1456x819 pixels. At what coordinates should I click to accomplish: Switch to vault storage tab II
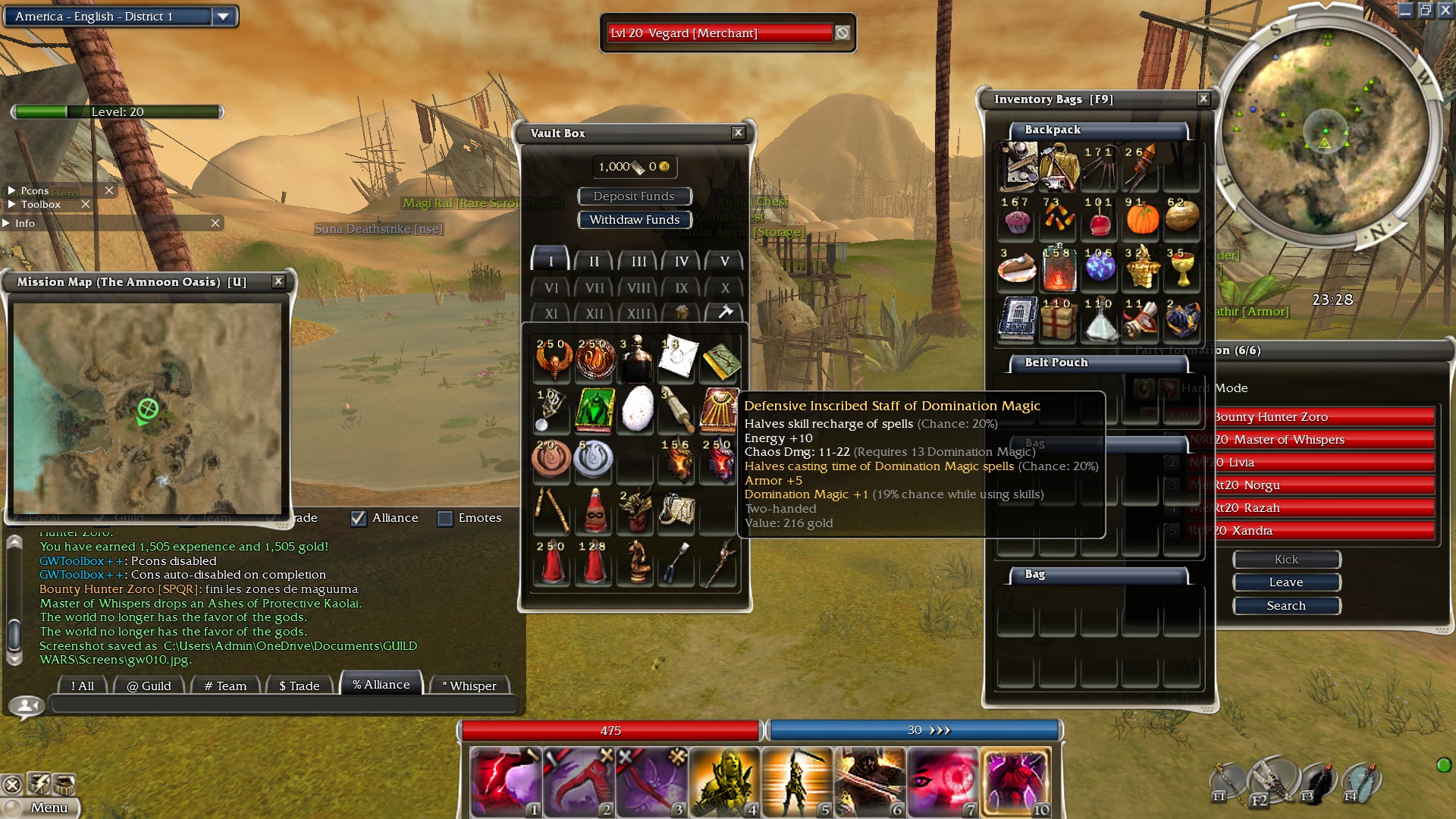[x=594, y=262]
